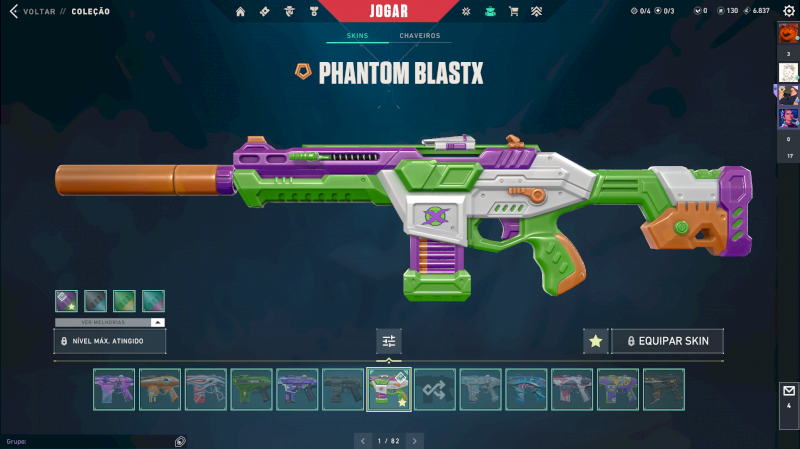Switch to the Chaveiros tab
This screenshot has width=800, height=449.
419,36
